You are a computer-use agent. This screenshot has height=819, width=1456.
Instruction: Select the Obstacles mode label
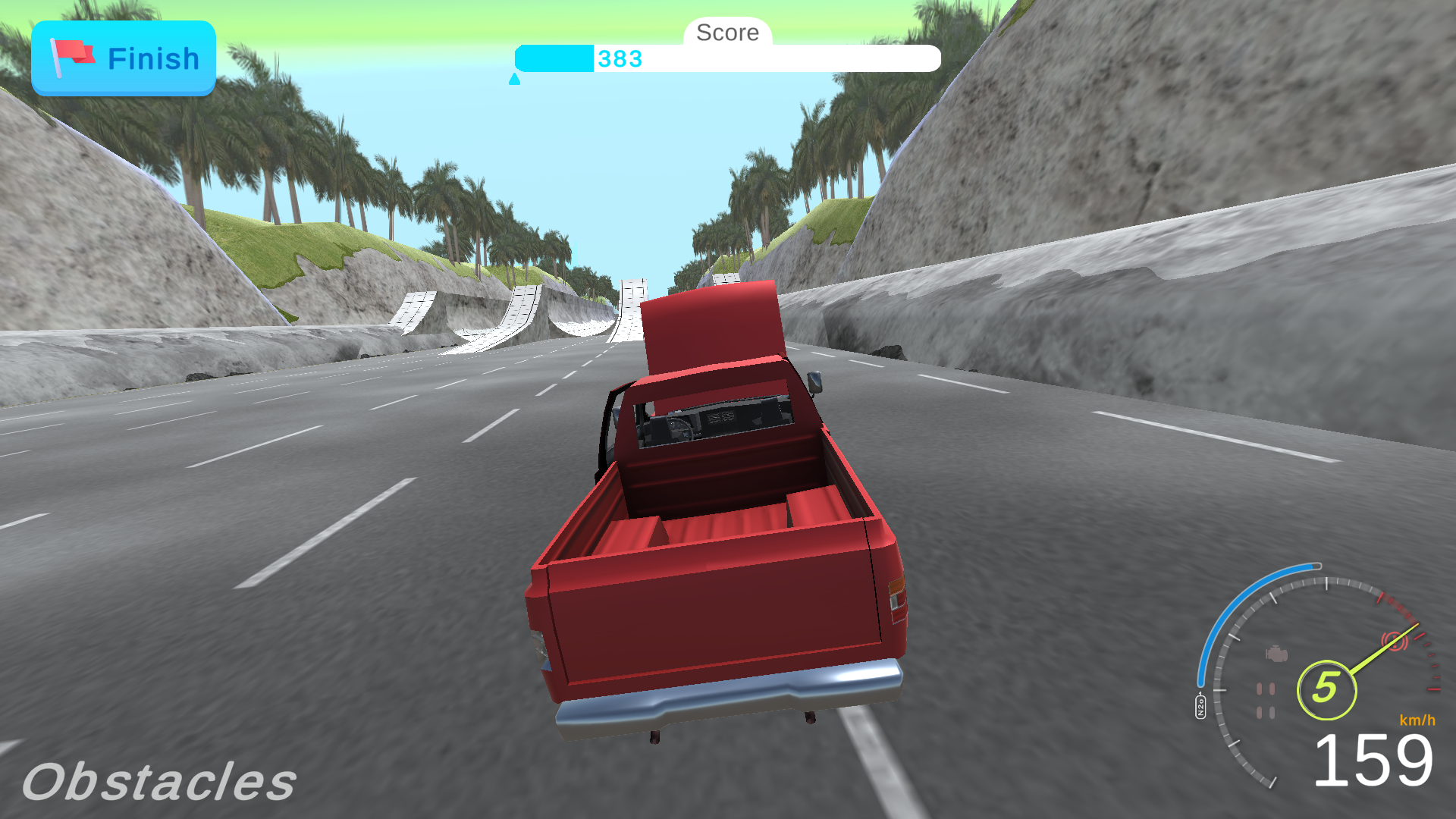coord(160,779)
